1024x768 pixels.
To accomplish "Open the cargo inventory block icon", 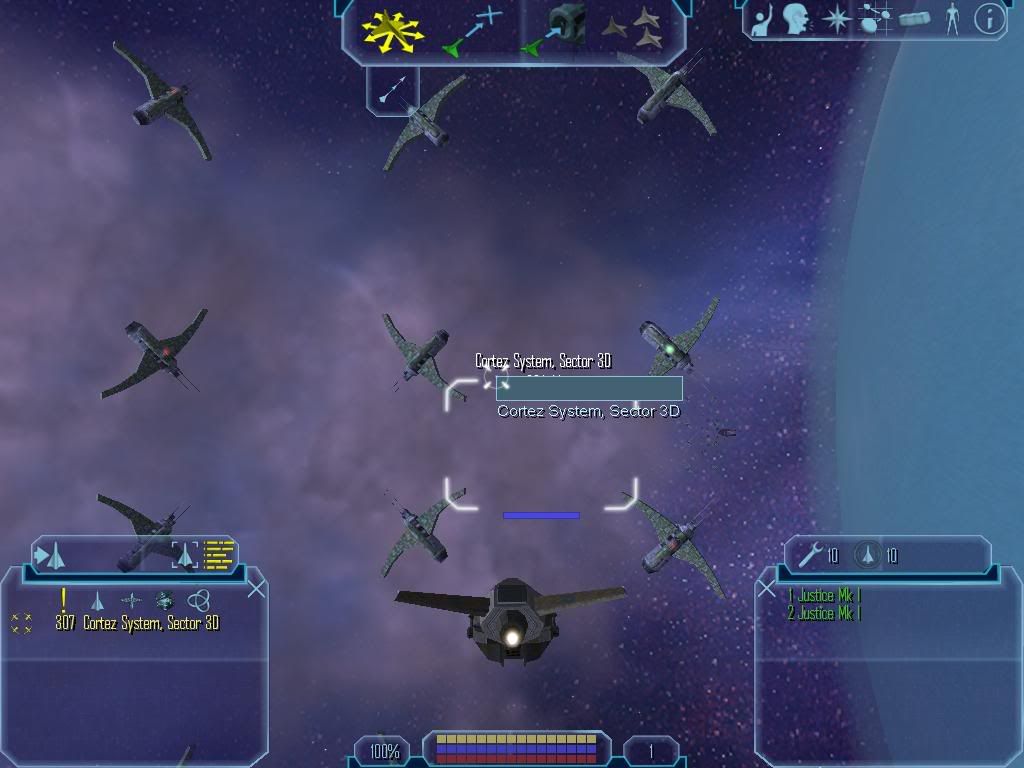I will click(x=914, y=19).
